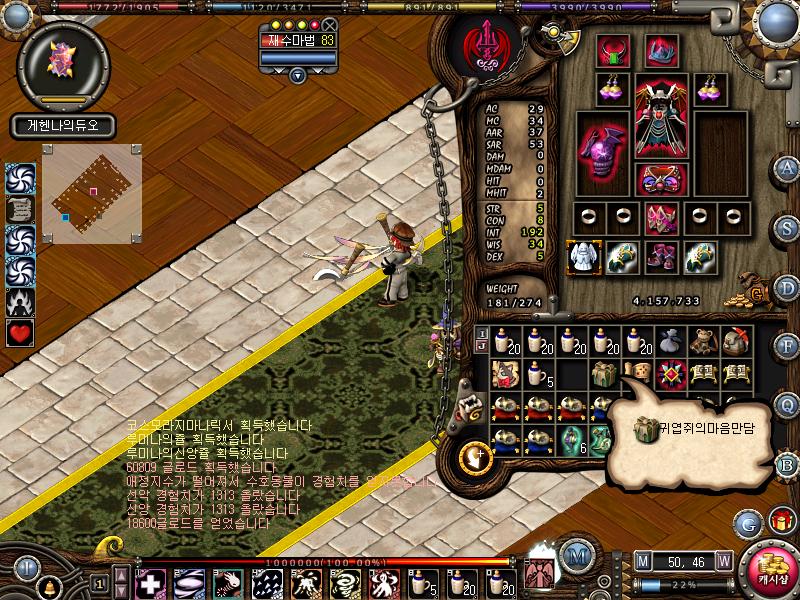Activate the white cross heal skill
The image size is (800, 600).
click(150, 583)
